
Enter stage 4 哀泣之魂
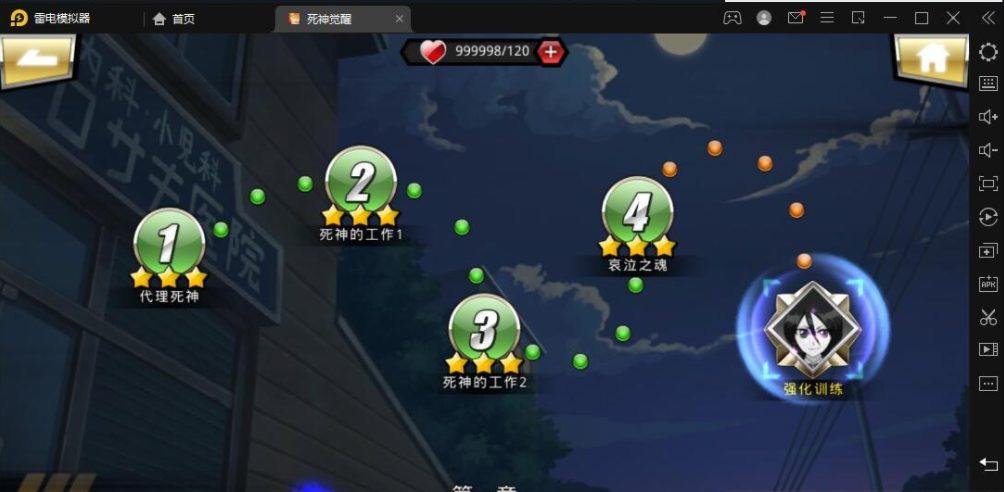pyautogui.click(x=637, y=213)
